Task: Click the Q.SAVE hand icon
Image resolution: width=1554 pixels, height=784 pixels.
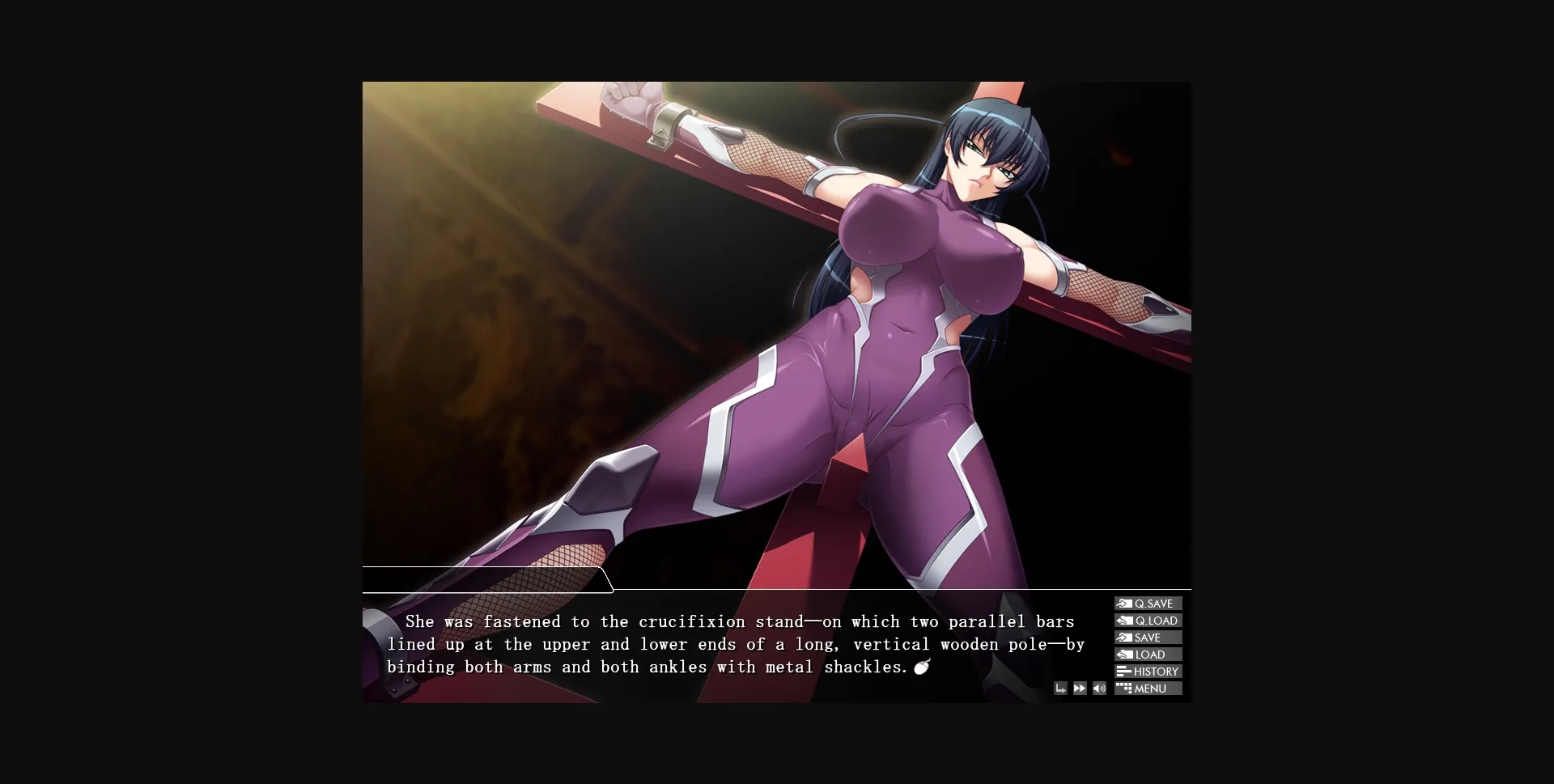Action: 1124,604
